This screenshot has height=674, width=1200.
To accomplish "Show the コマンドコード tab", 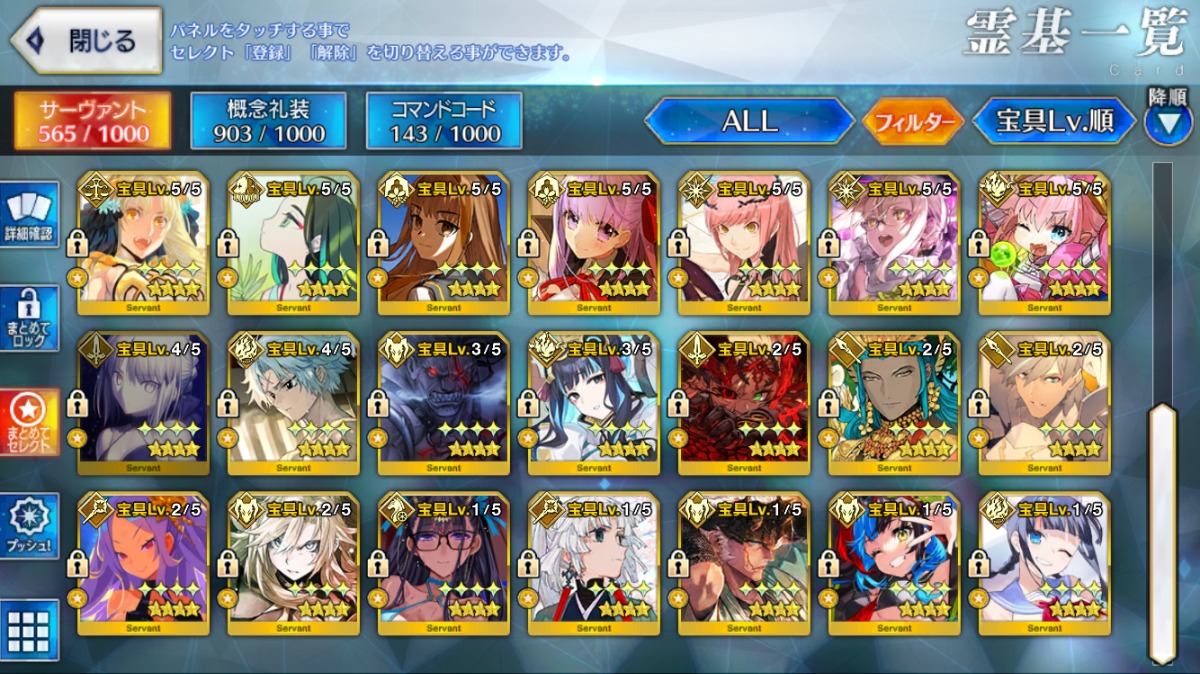I will (444, 122).
